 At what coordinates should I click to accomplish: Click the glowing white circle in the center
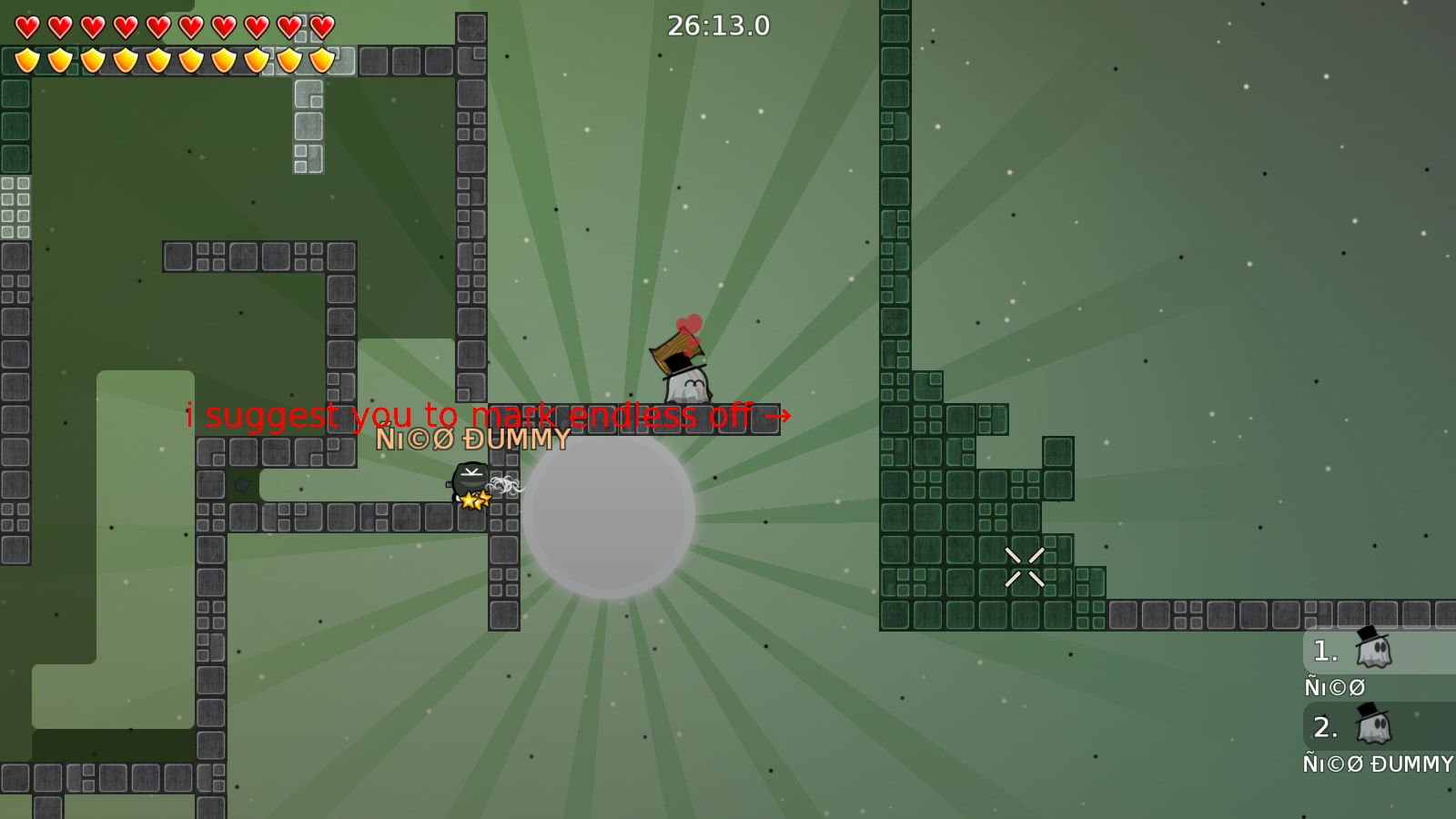pyautogui.click(x=608, y=519)
